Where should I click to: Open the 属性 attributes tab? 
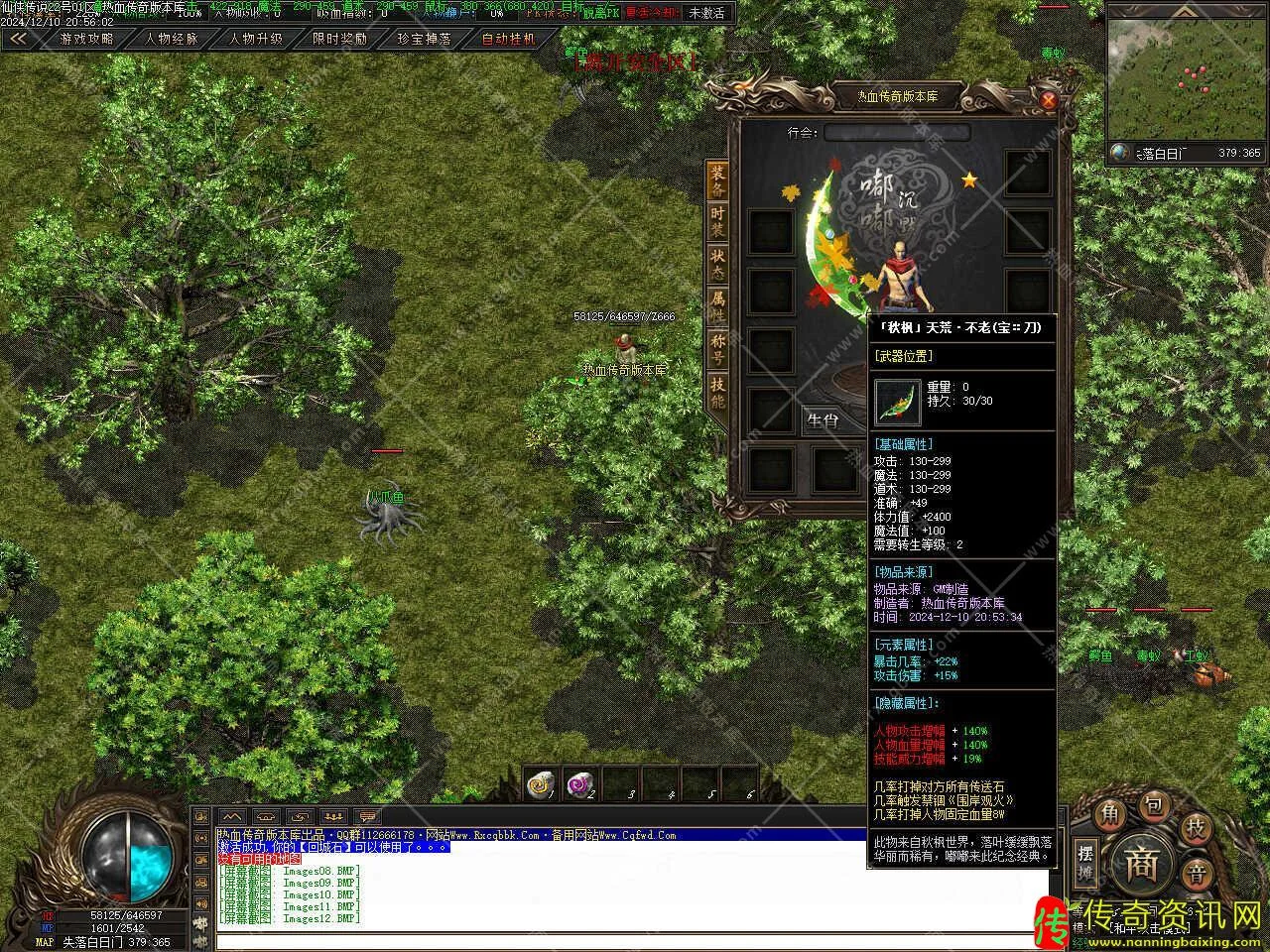[717, 306]
